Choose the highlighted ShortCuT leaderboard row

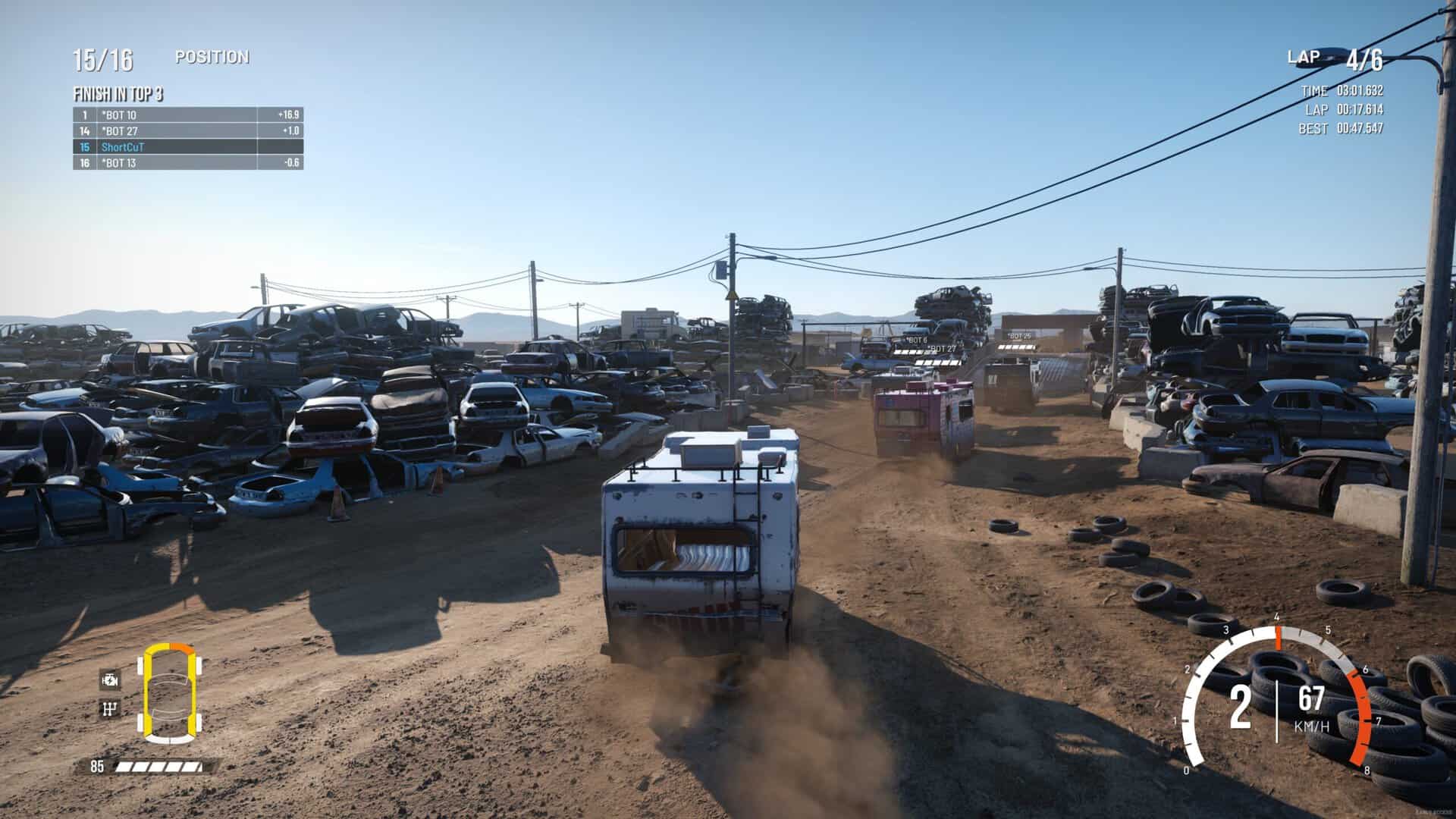pos(188,147)
